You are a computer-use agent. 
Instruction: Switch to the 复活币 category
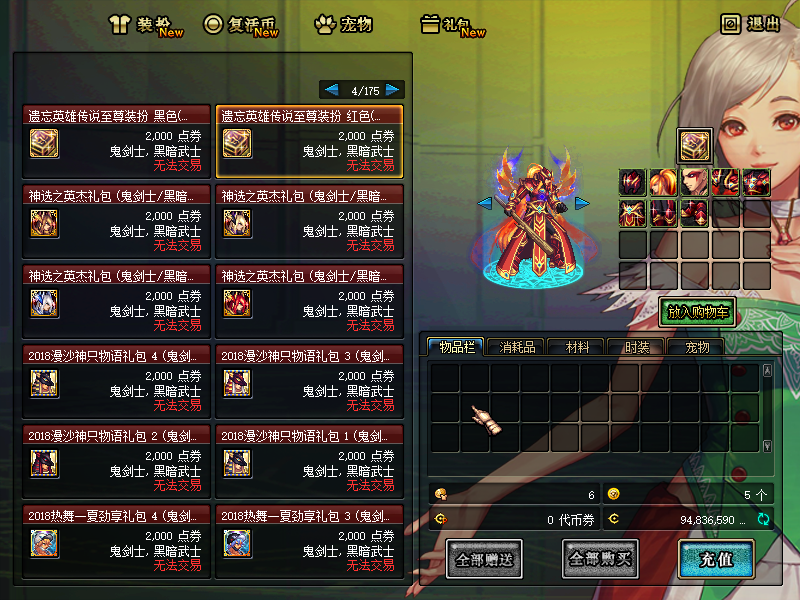pyautogui.click(x=240, y=25)
